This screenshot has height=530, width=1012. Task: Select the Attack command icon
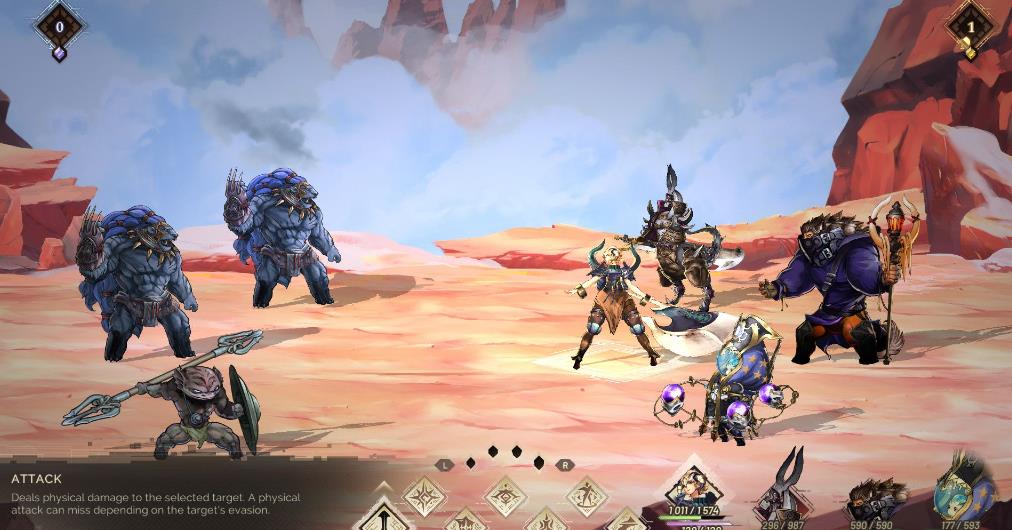[382, 517]
